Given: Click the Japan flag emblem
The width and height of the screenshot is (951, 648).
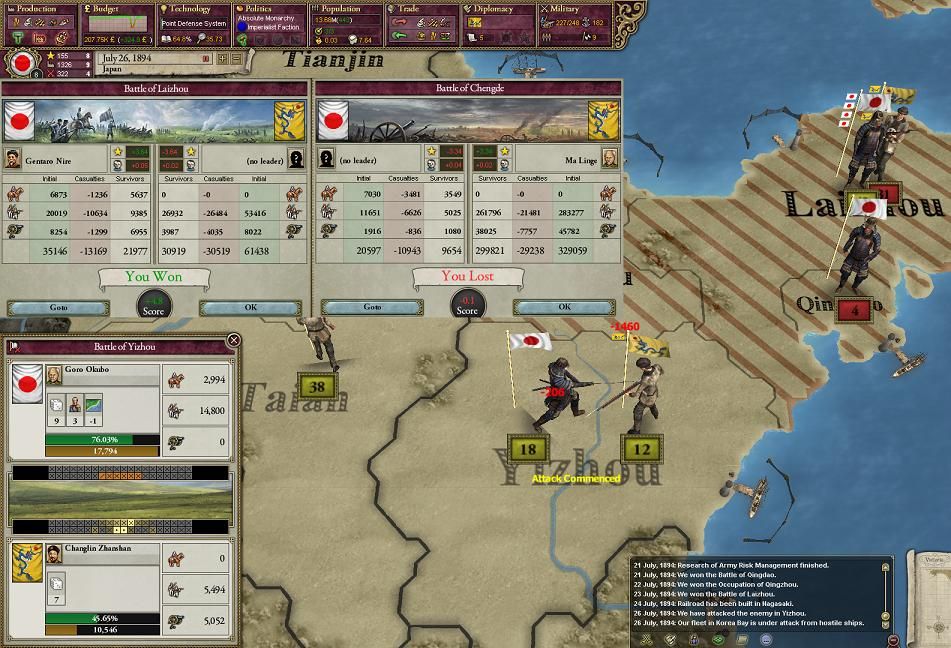Looking at the screenshot, I should (x=22, y=63).
